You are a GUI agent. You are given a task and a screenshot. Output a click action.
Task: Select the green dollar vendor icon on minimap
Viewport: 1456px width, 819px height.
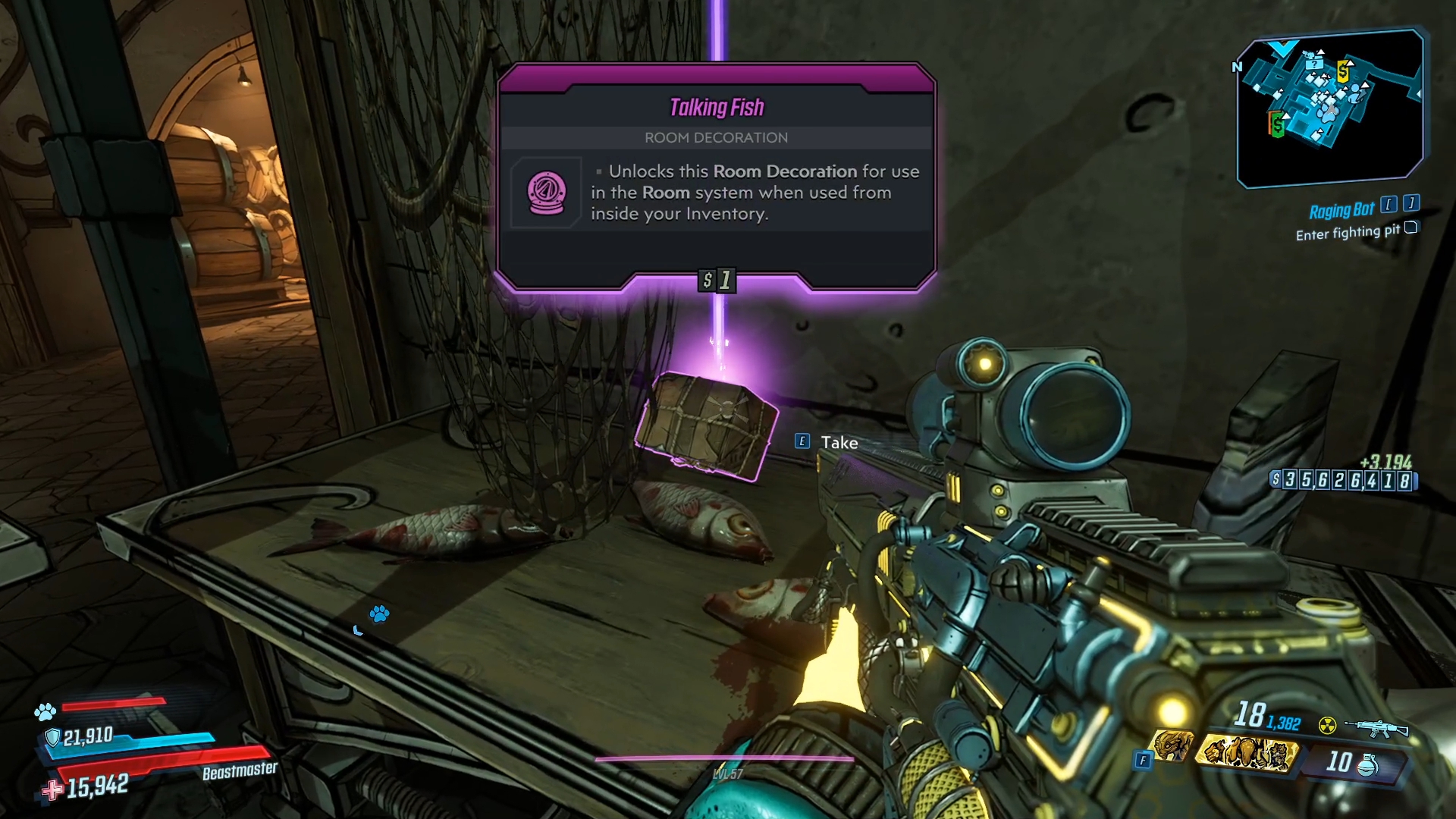click(x=1278, y=124)
